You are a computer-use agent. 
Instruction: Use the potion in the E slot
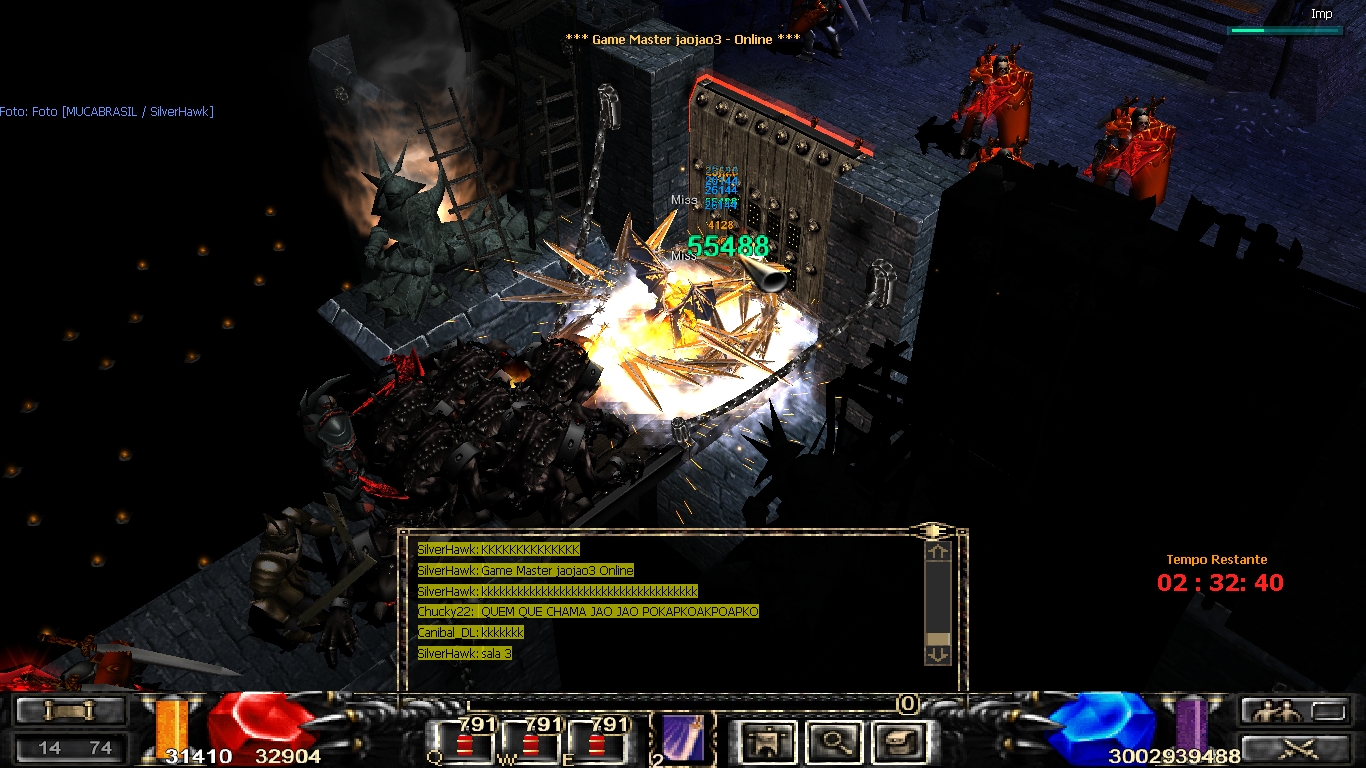coord(597,741)
